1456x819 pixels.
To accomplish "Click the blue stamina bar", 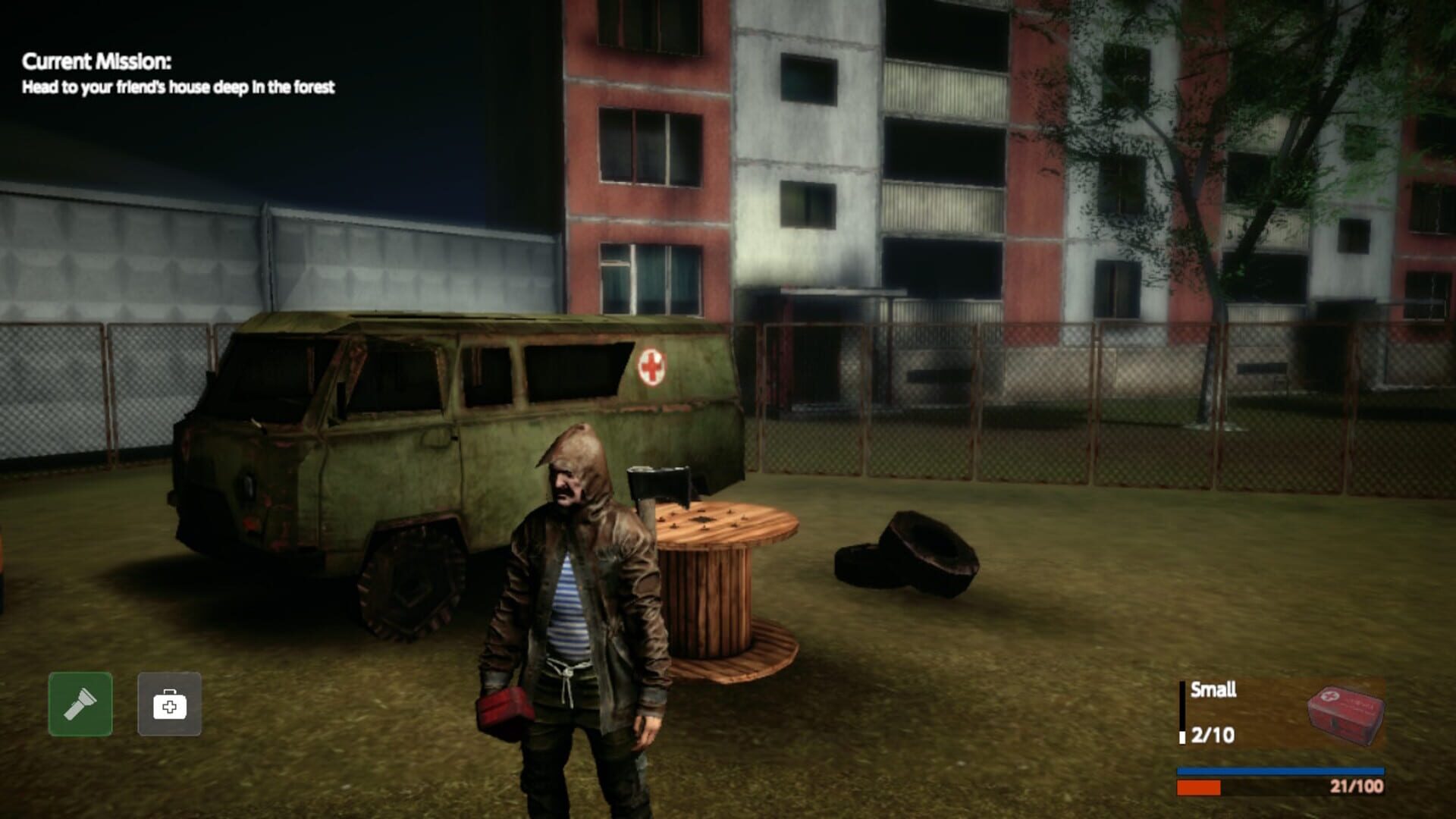I will pos(1282,771).
